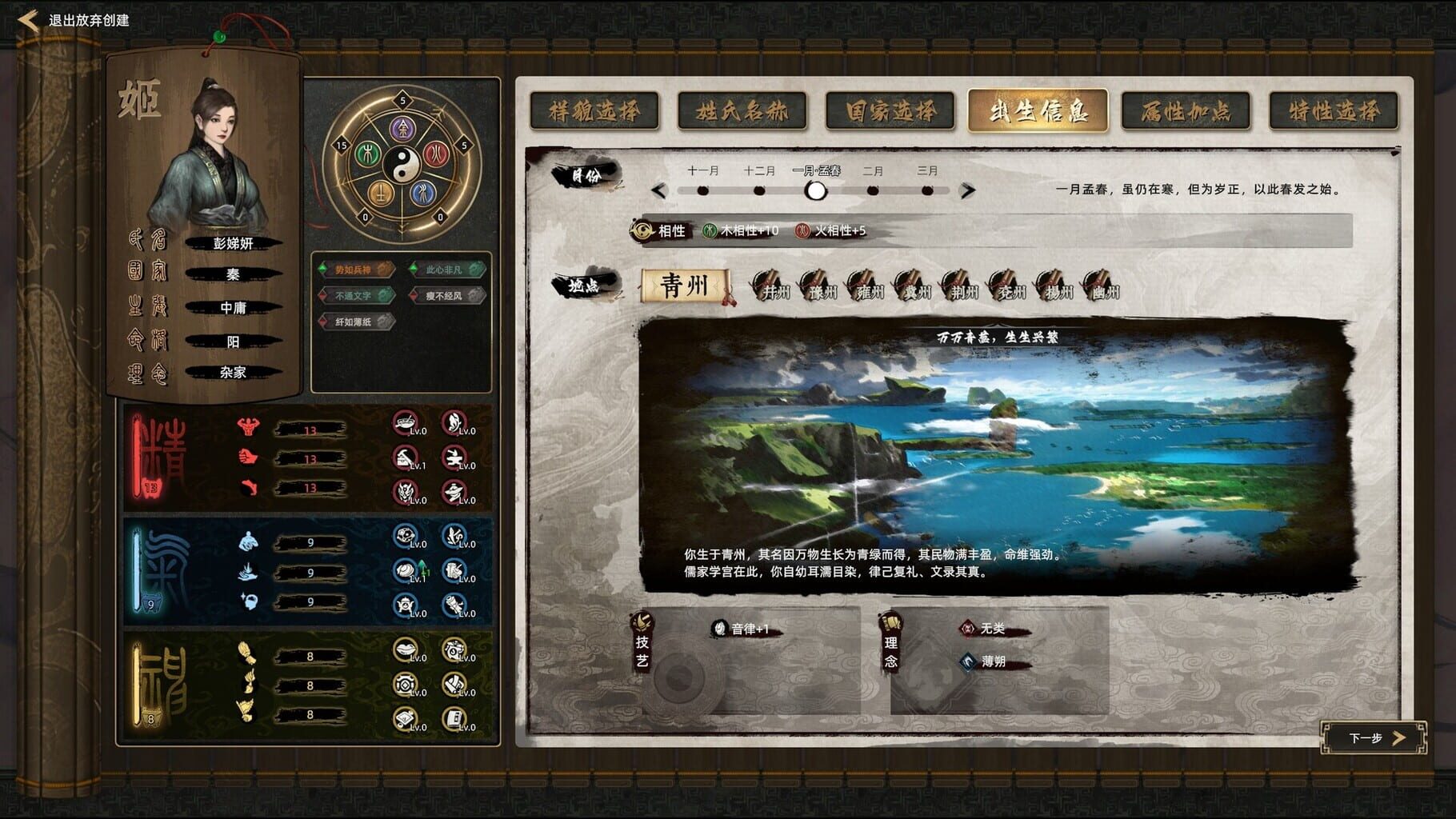This screenshot has width=1456, height=819.
Task: Select the cooking skill icon in the red section
Action: [x=404, y=422]
